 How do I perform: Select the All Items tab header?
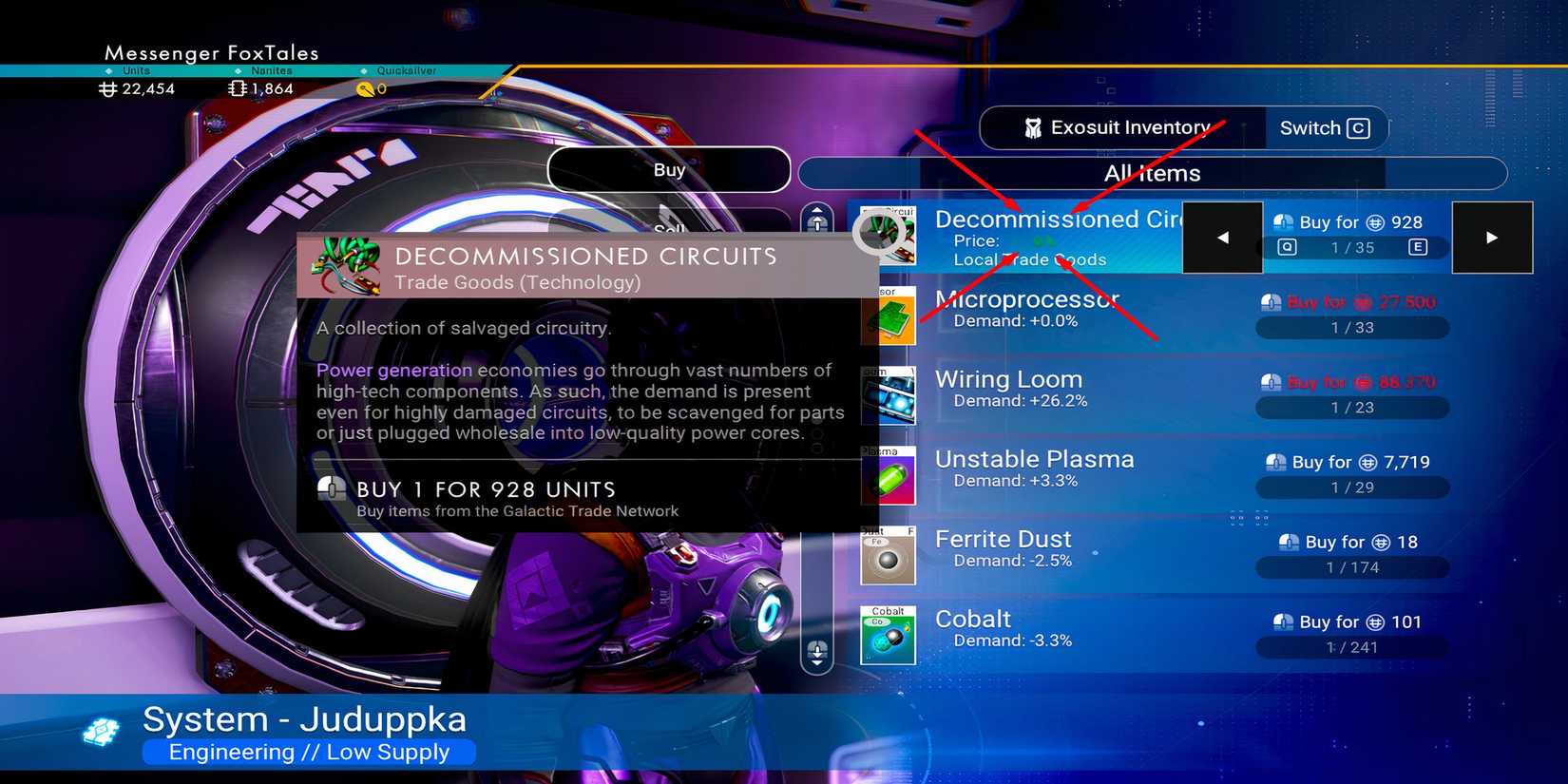pos(1151,173)
